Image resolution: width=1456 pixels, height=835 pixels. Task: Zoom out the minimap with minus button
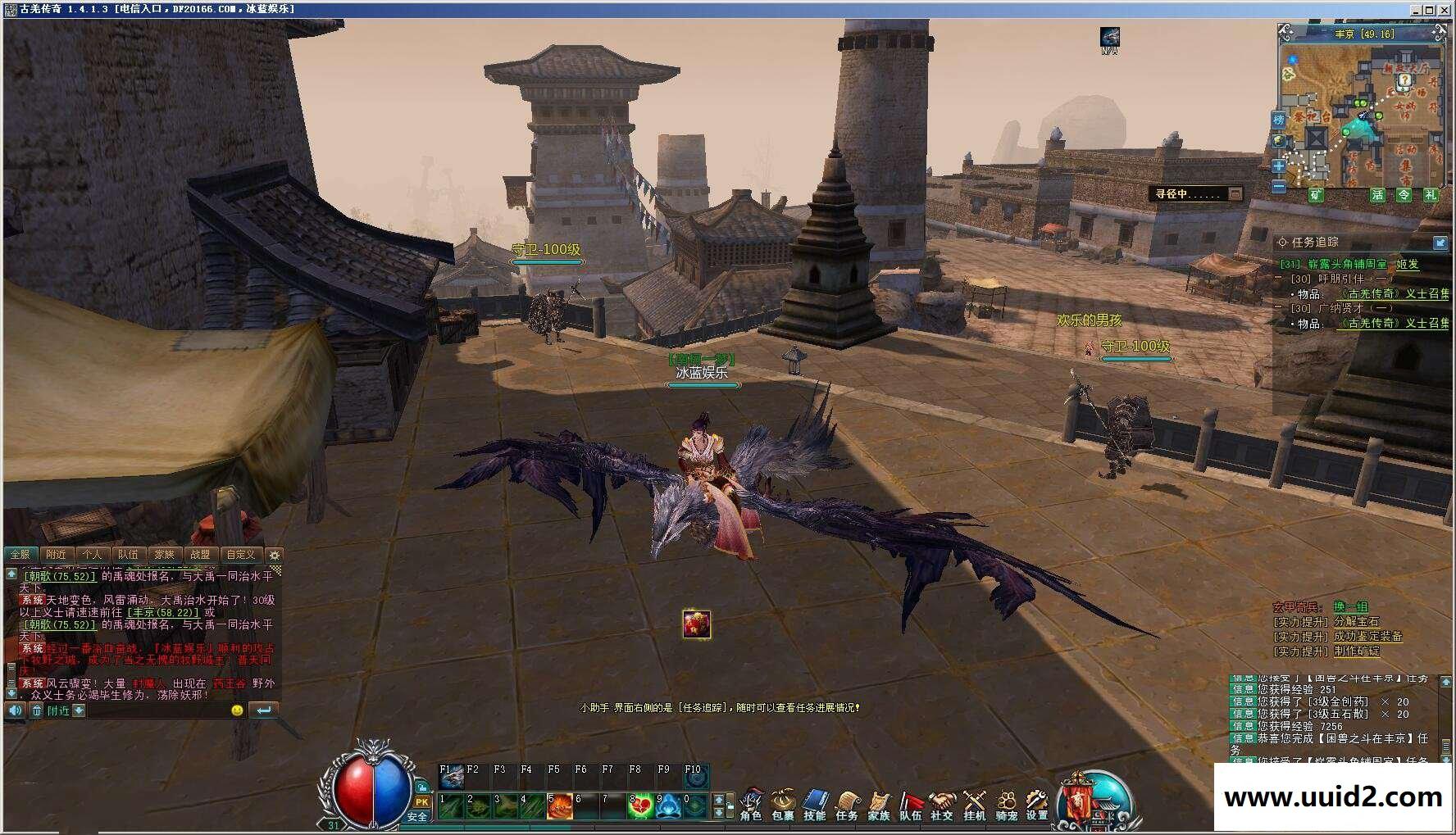pos(1279,187)
